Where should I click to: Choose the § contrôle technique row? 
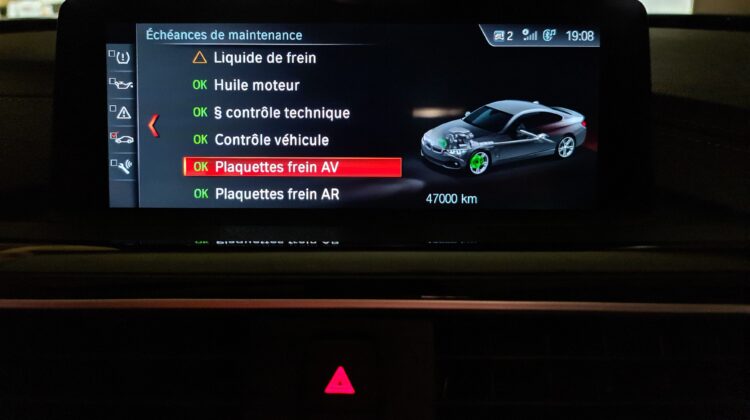281,113
